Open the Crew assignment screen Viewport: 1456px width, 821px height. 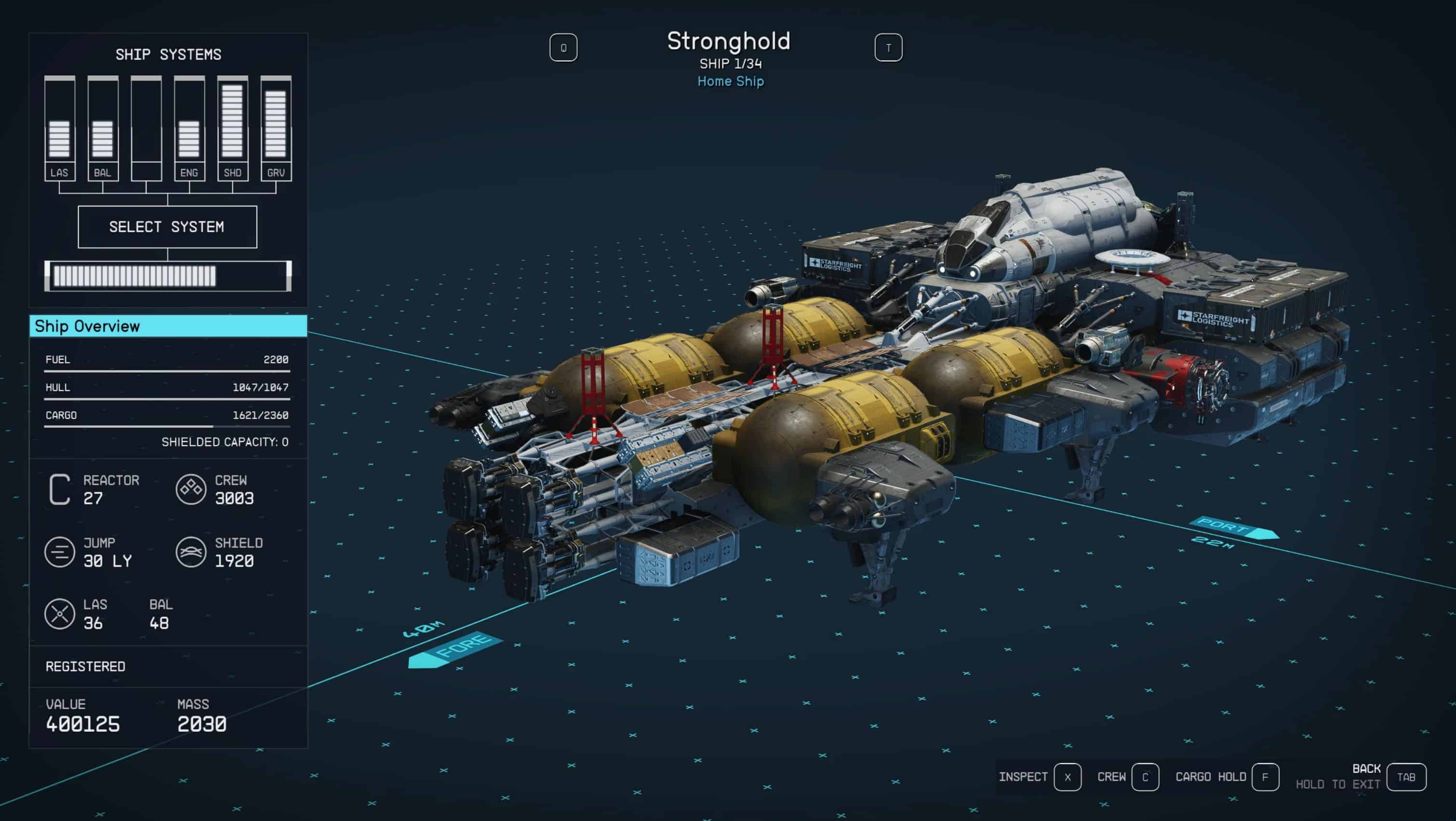pos(1144,777)
